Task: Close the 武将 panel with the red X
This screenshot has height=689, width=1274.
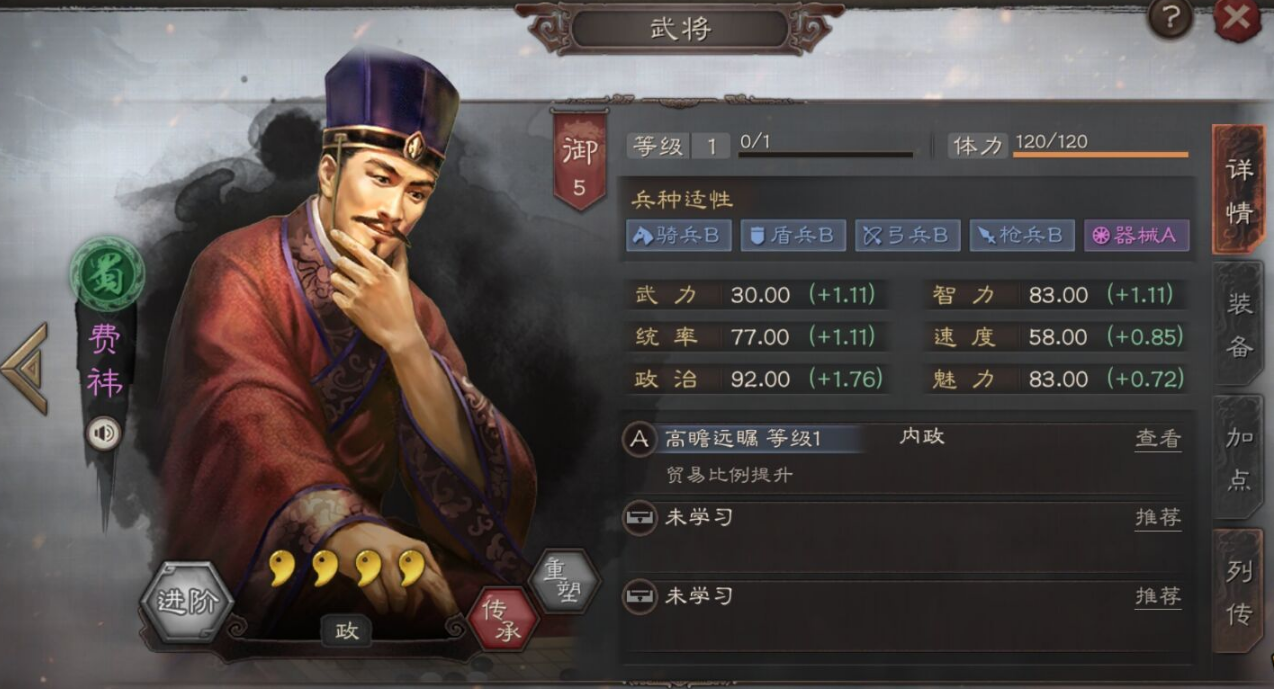Action: [x=1236, y=20]
